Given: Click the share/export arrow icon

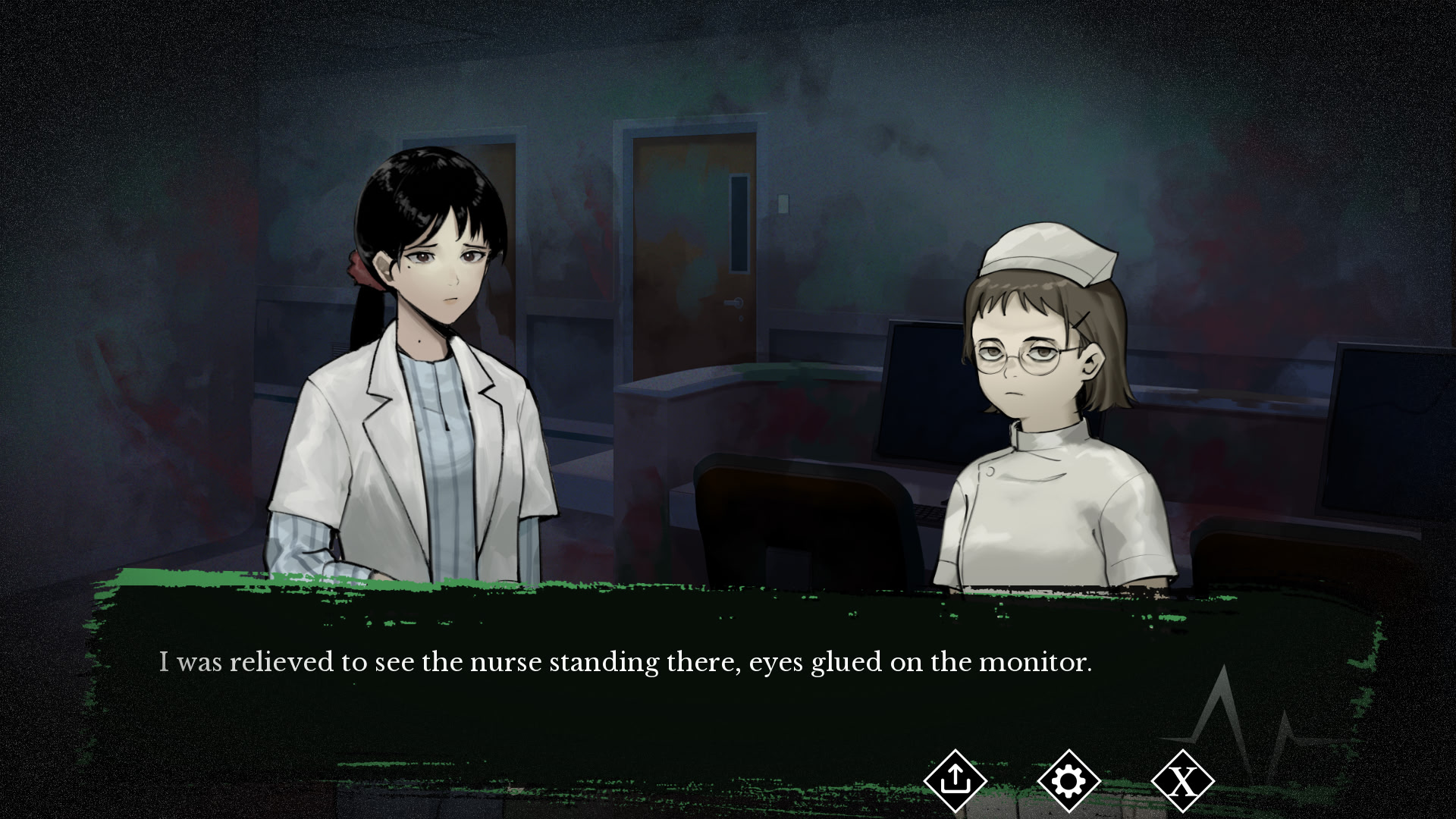Looking at the screenshot, I should [955, 780].
